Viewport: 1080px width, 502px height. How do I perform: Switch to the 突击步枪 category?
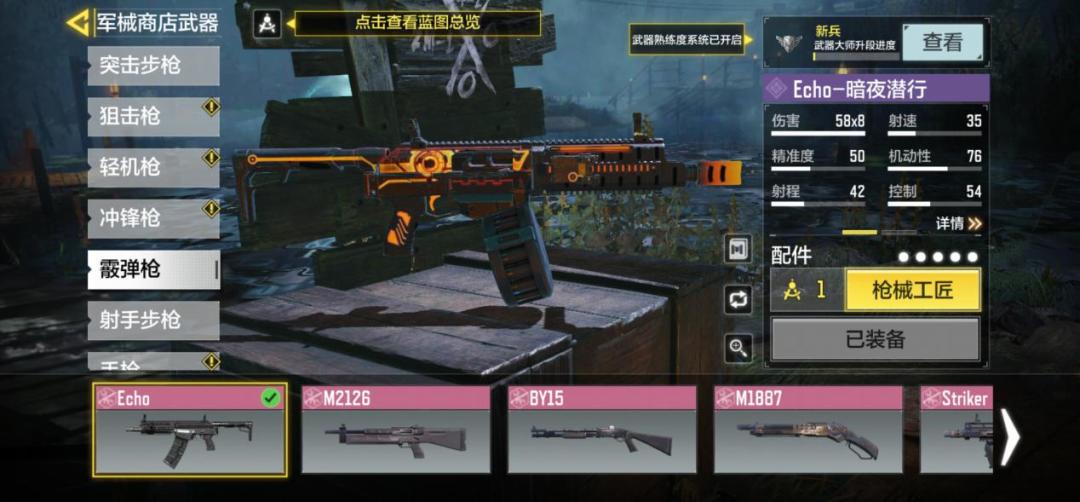pyautogui.click(x=153, y=66)
